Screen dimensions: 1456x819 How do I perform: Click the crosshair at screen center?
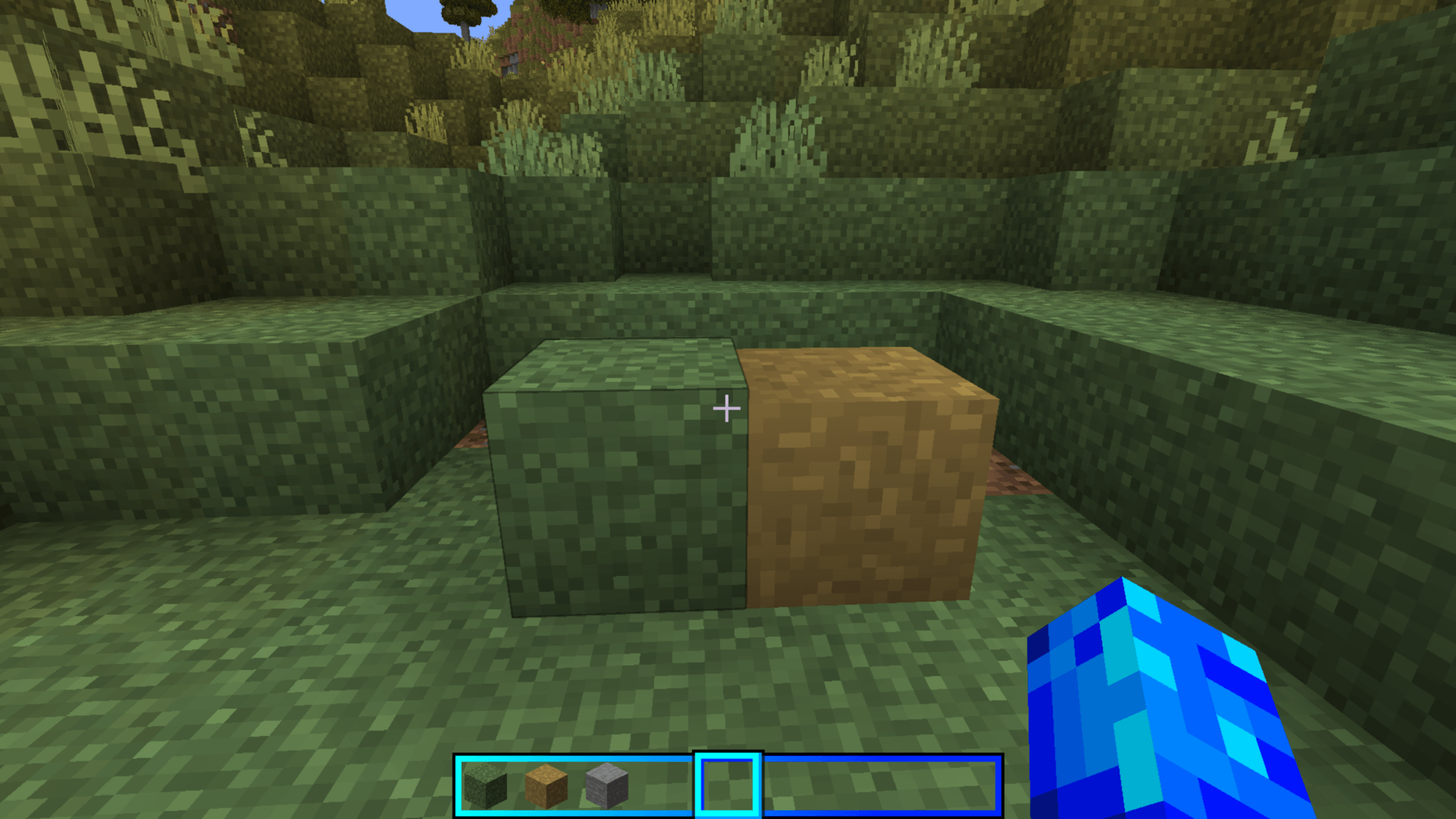point(726,409)
